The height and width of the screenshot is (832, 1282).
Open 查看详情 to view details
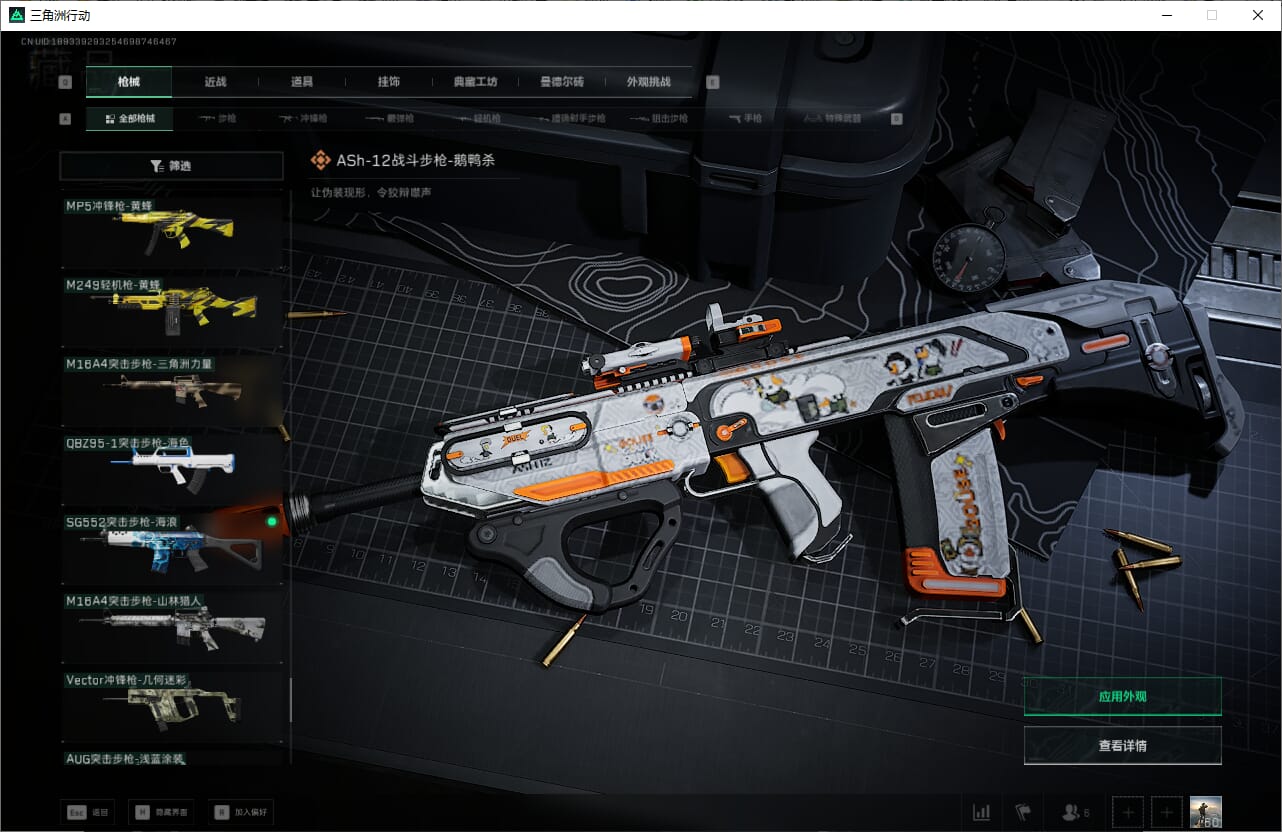1122,745
